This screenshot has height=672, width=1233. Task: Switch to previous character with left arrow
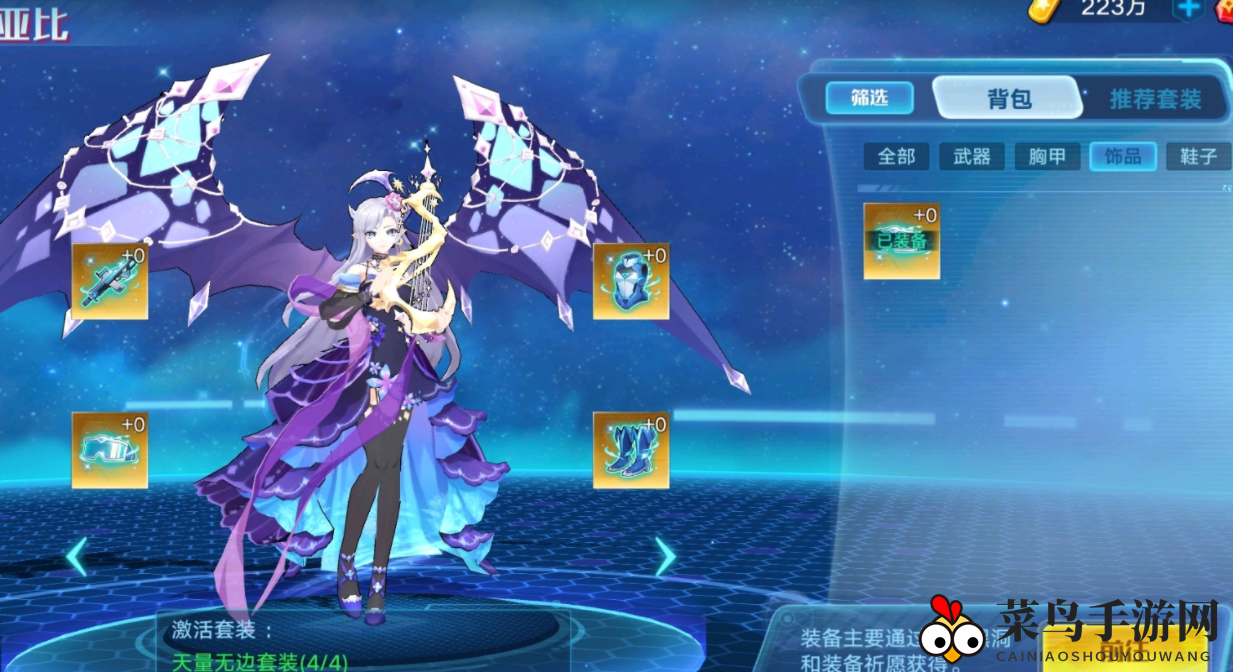pyautogui.click(x=77, y=556)
